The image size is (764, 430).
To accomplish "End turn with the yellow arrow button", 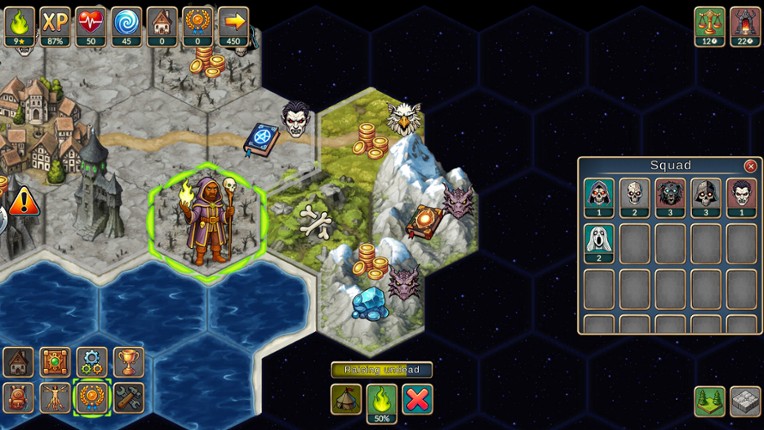I will tap(233, 22).
